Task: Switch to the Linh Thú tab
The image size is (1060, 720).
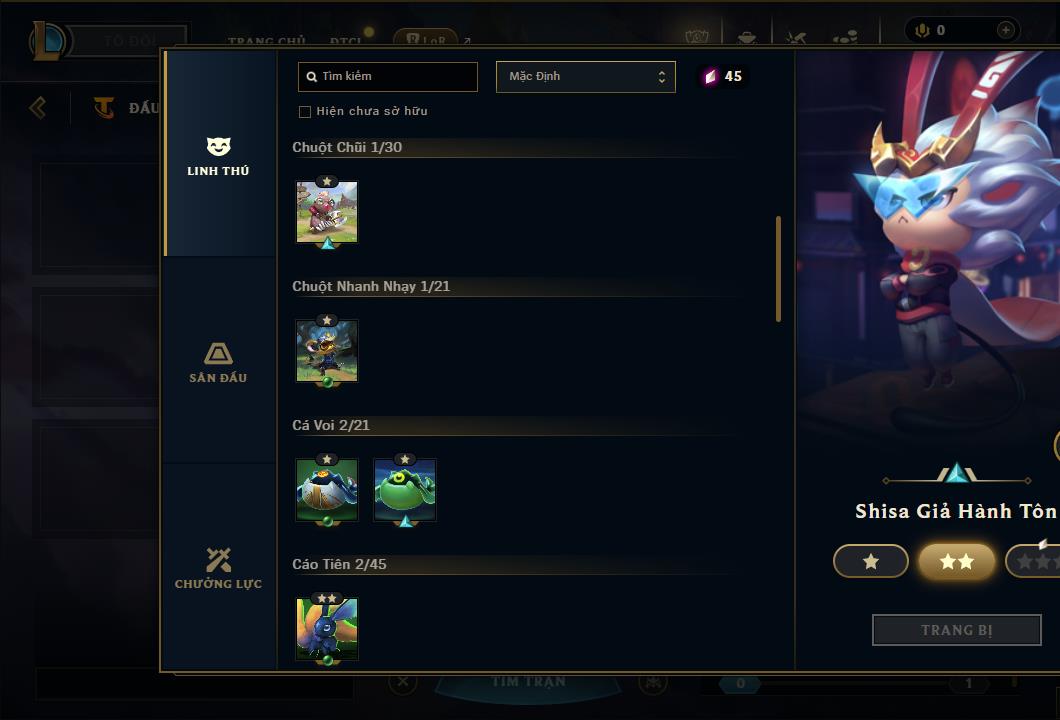Action: click(x=218, y=157)
